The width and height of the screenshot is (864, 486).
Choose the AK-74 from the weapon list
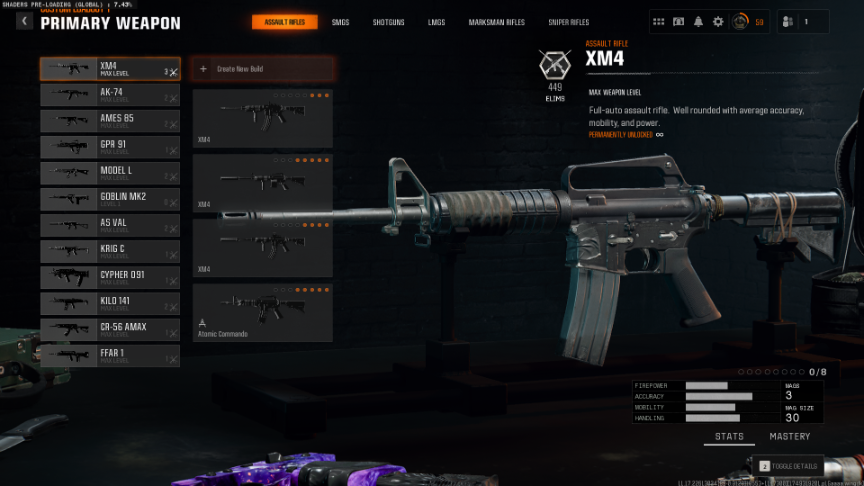(110, 95)
